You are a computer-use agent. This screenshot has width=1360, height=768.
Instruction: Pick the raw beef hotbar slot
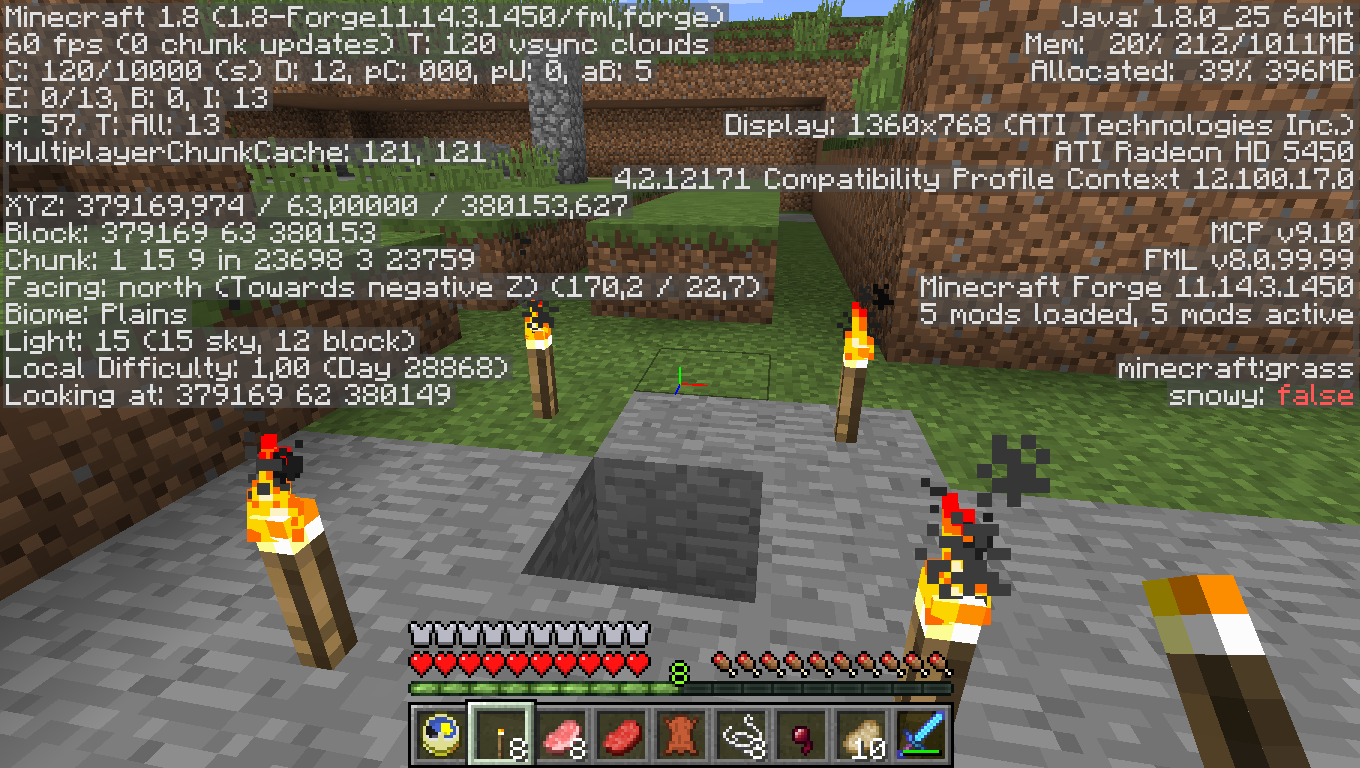pyautogui.click(x=622, y=734)
